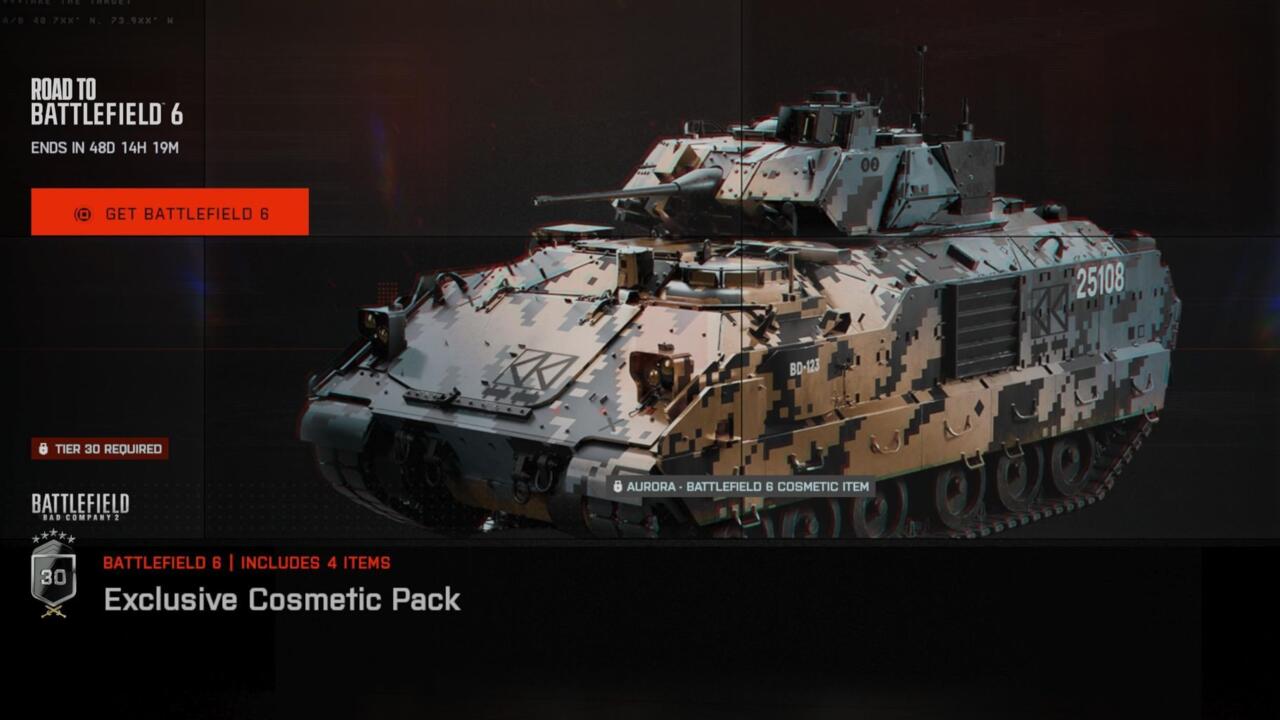Click the Get Battlefield 6 button
This screenshot has width=1280, height=720.
pos(170,212)
